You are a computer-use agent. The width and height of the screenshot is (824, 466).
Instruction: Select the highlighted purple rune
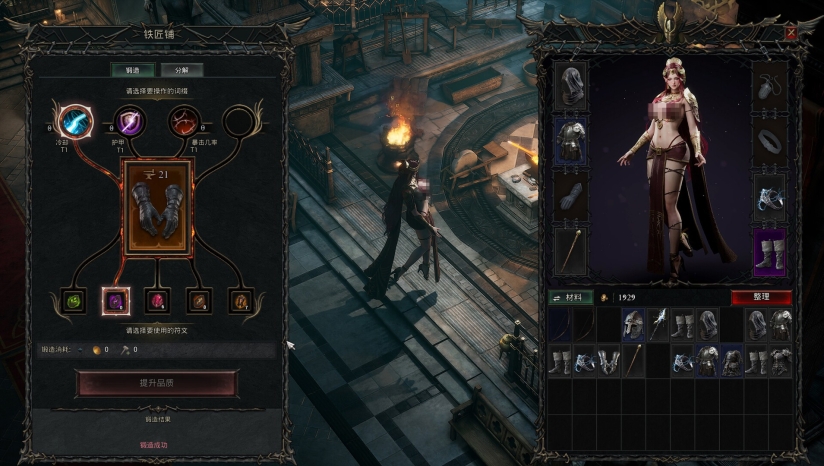click(x=114, y=300)
